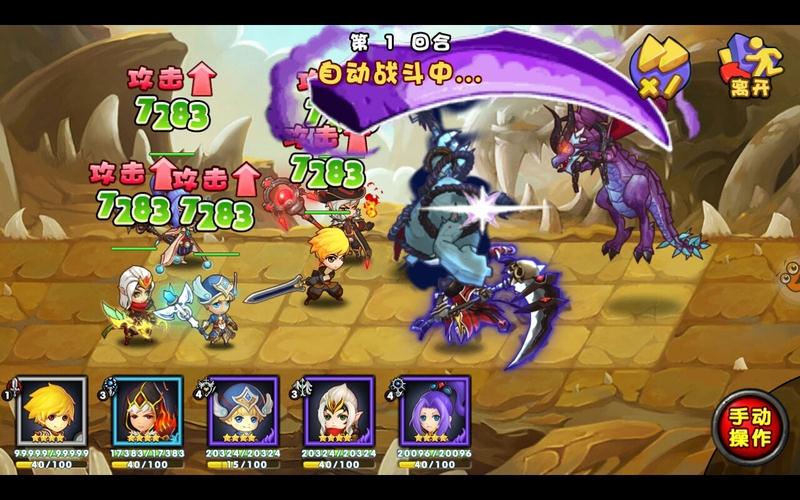Screen dimensions: 800x500
Task: Toggle the battle speed-up fast-forward icon
Action: [661, 66]
